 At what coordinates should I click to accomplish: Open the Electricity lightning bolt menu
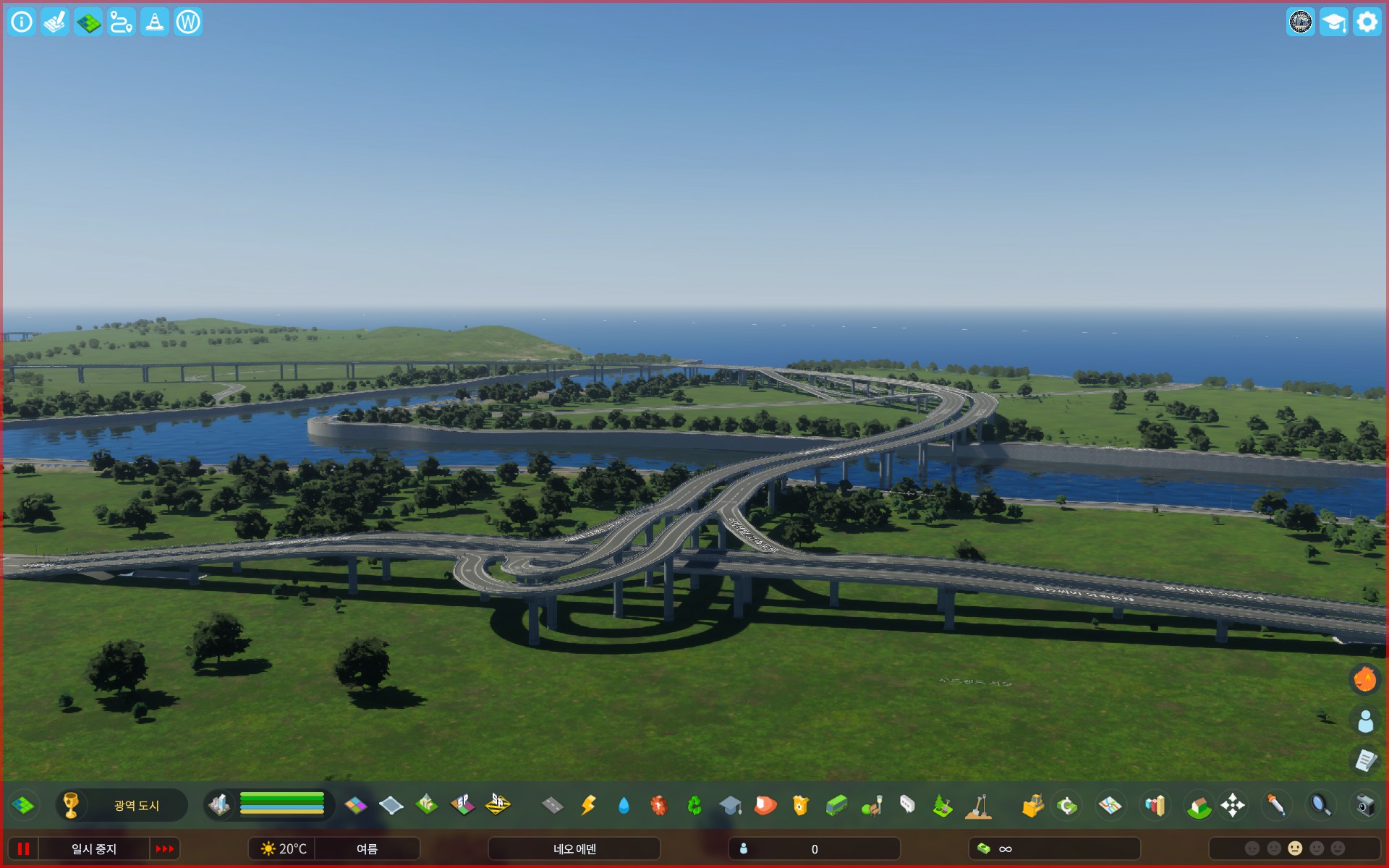coord(588,805)
